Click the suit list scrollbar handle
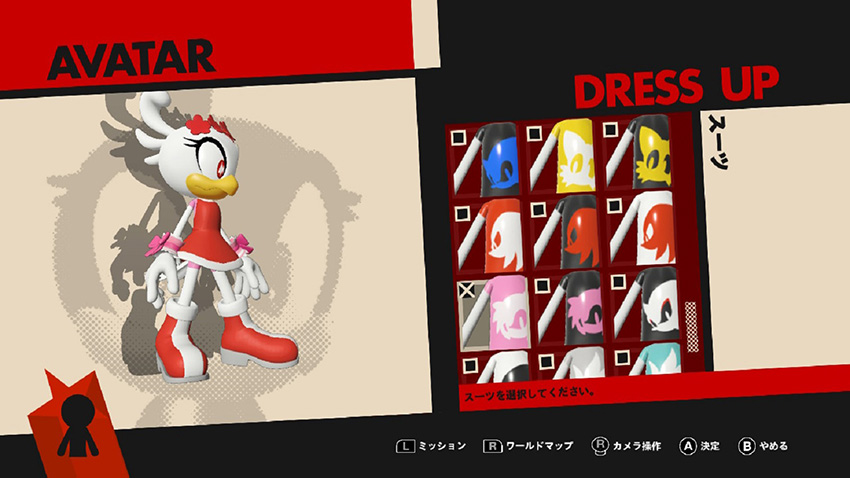This screenshot has width=850, height=478. pyautogui.click(x=690, y=319)
